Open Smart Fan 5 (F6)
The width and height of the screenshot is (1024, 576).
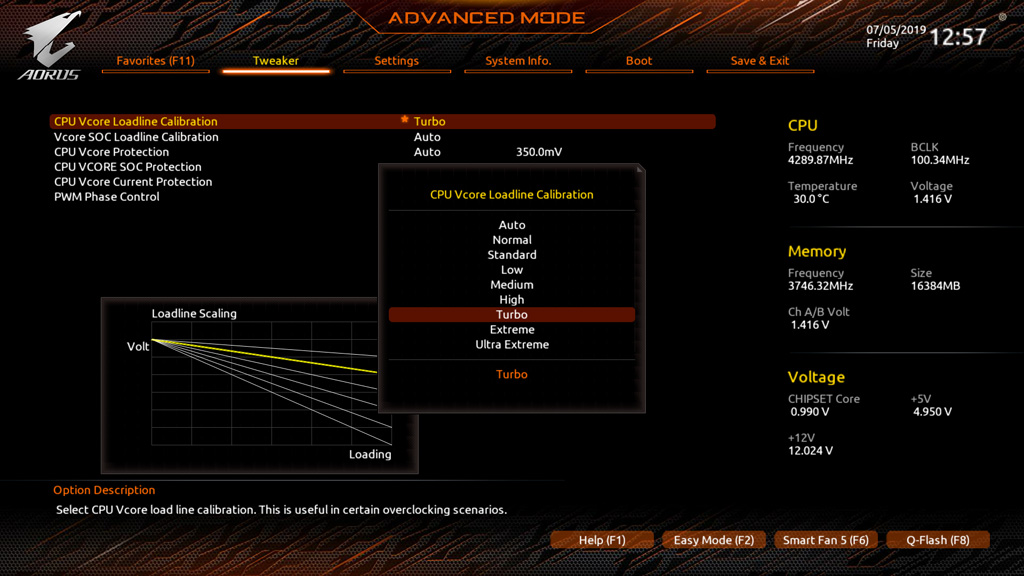825,540
